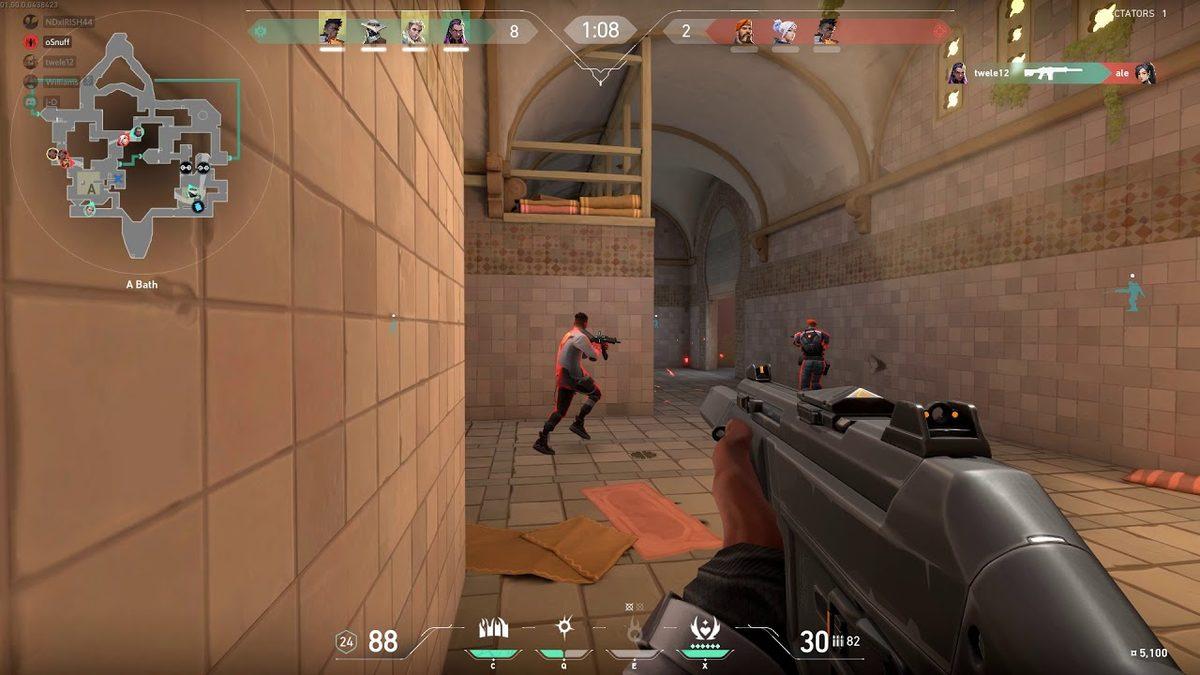
Task: Click the blond Sova portrait on the scoreboard
Action: click(414, 32)
